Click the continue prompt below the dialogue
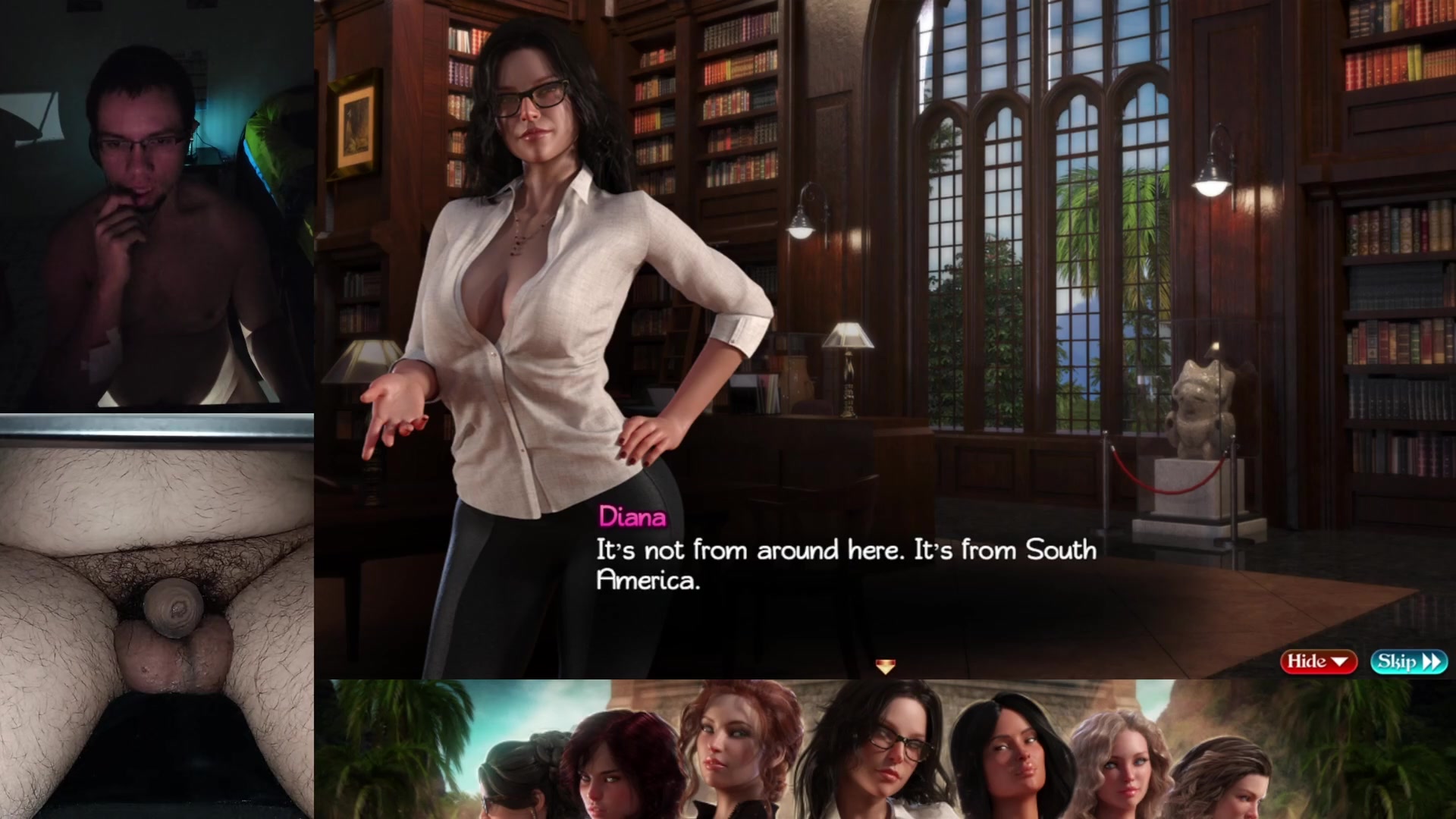 (886, 666)
